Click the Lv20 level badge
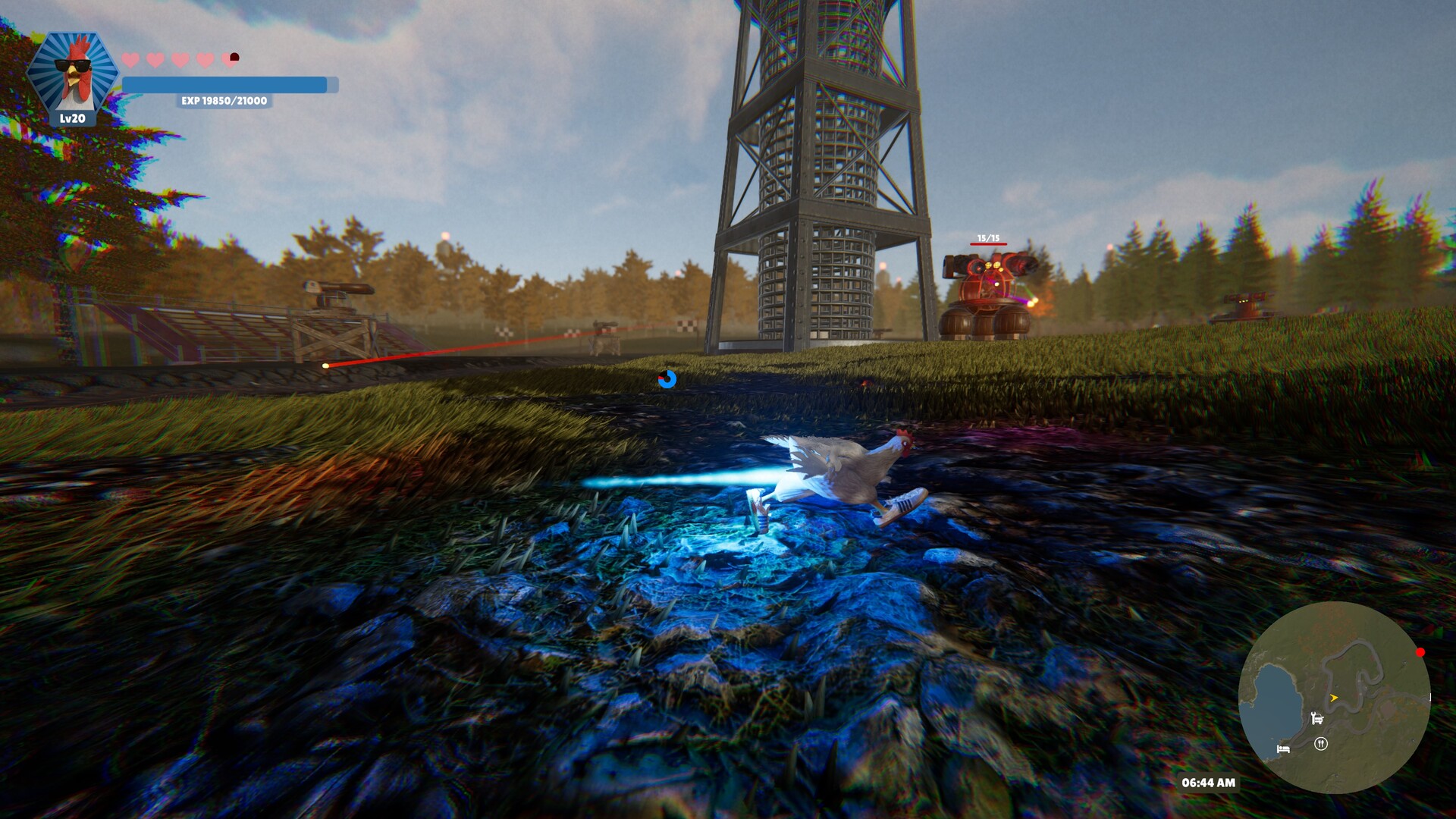 pos(73,119)
